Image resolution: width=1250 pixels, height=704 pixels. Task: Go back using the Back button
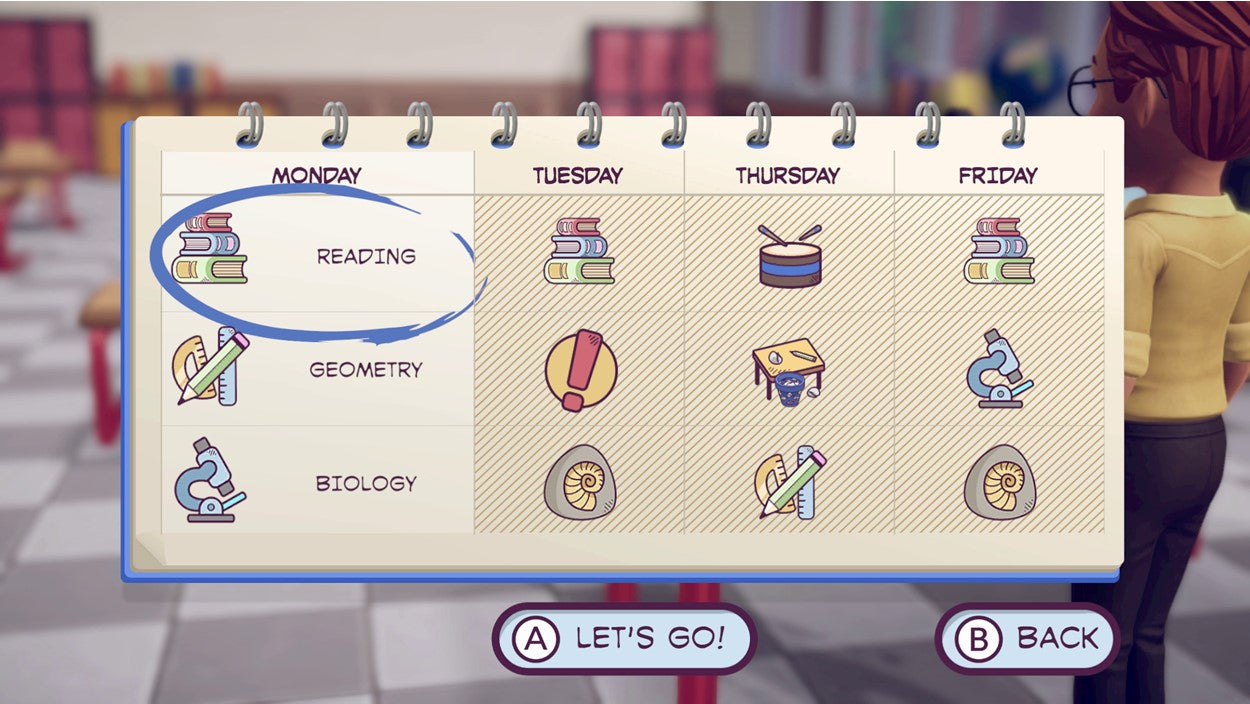[1026, 639]
